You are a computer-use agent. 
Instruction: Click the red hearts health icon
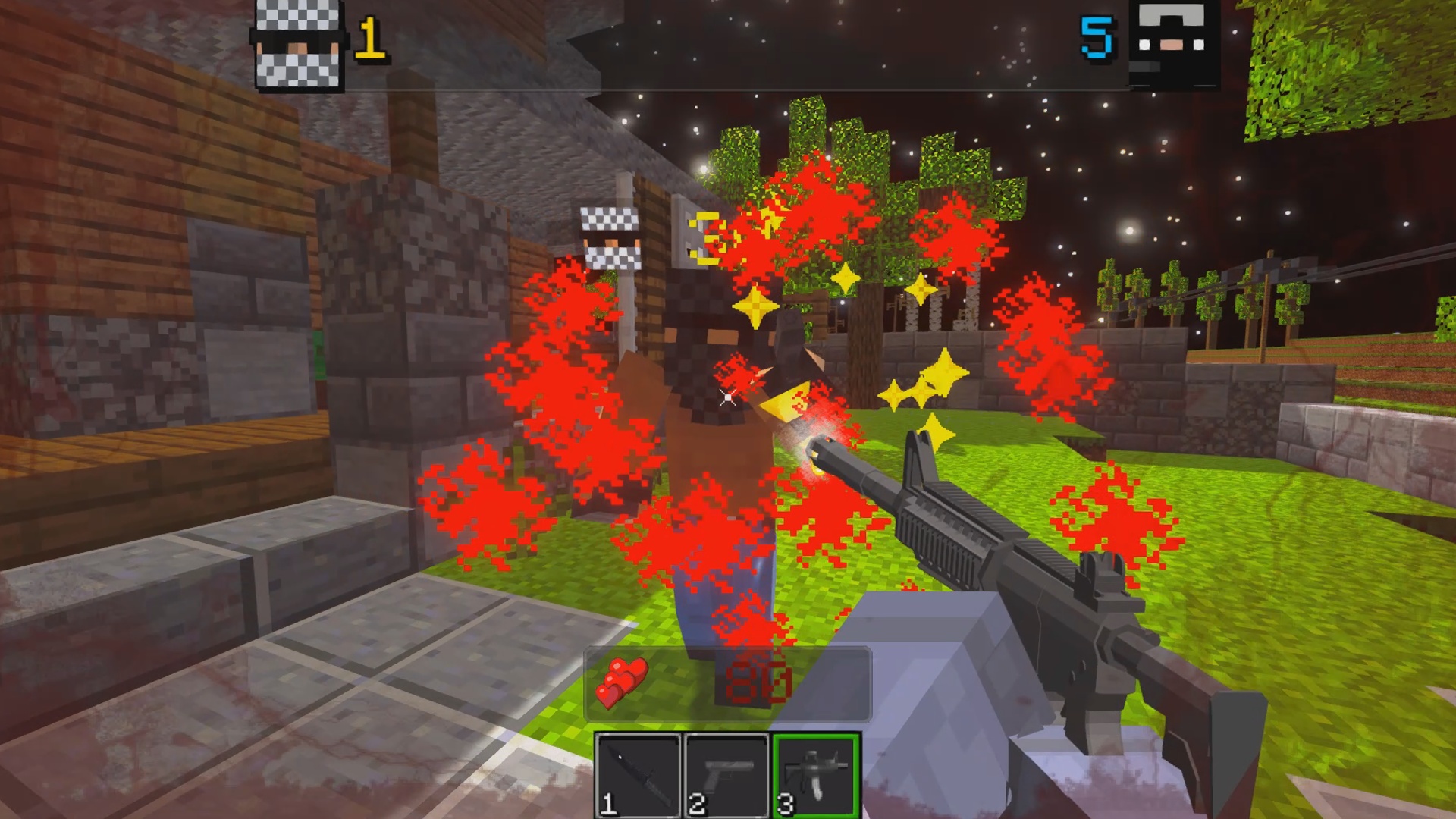[622, 682]
